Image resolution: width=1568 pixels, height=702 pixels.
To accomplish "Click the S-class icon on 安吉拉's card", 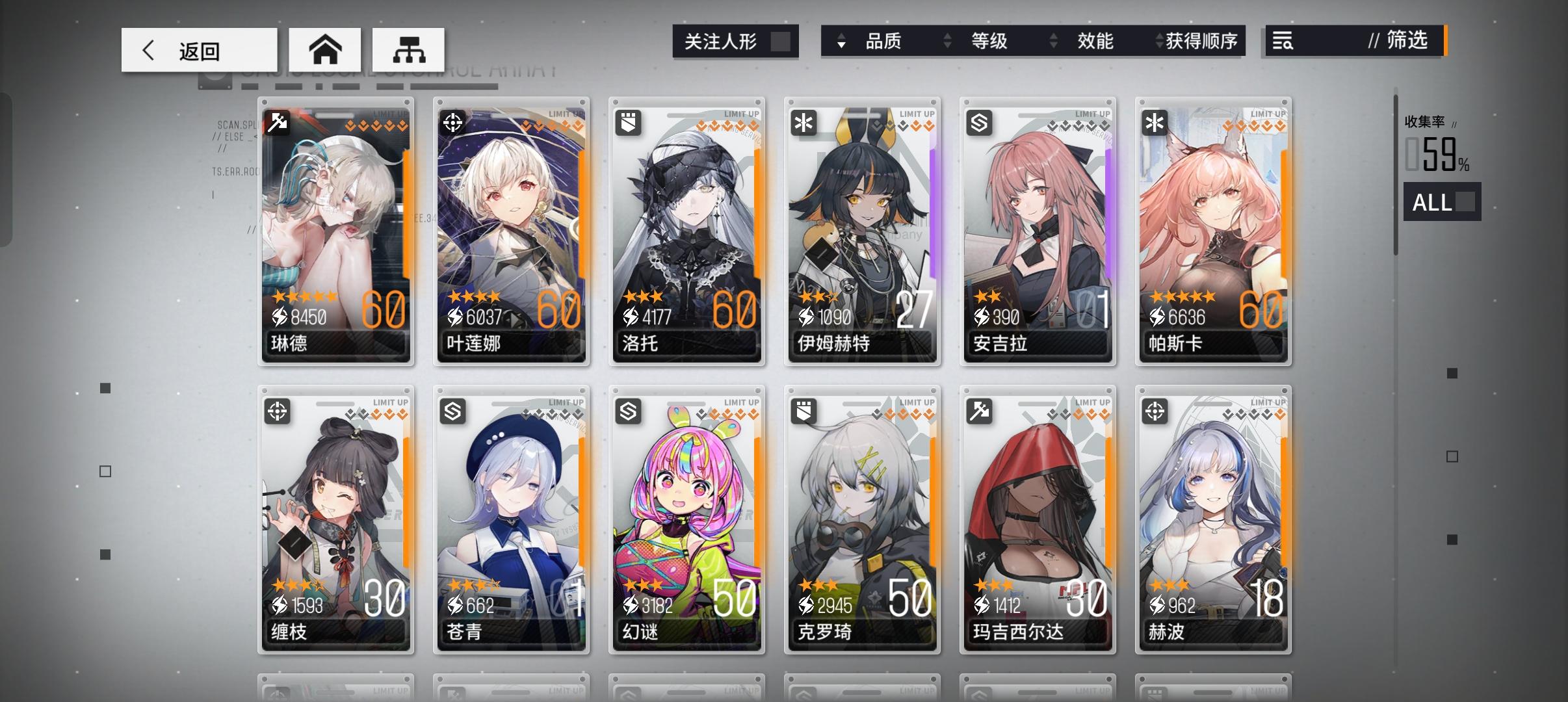I will point(980,122).
